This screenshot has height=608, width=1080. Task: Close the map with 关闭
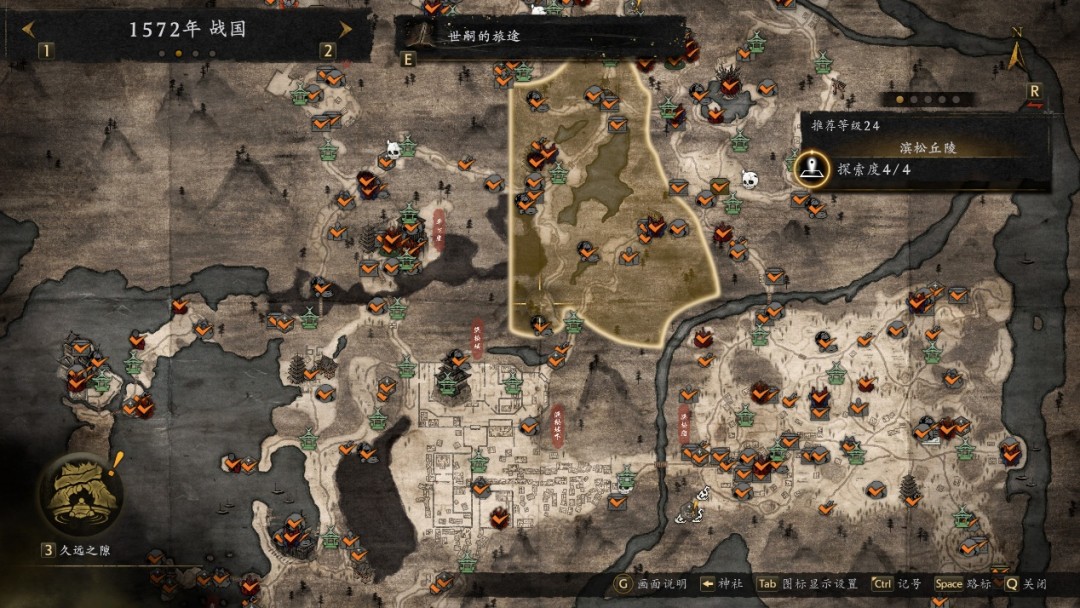point(1026,584)
